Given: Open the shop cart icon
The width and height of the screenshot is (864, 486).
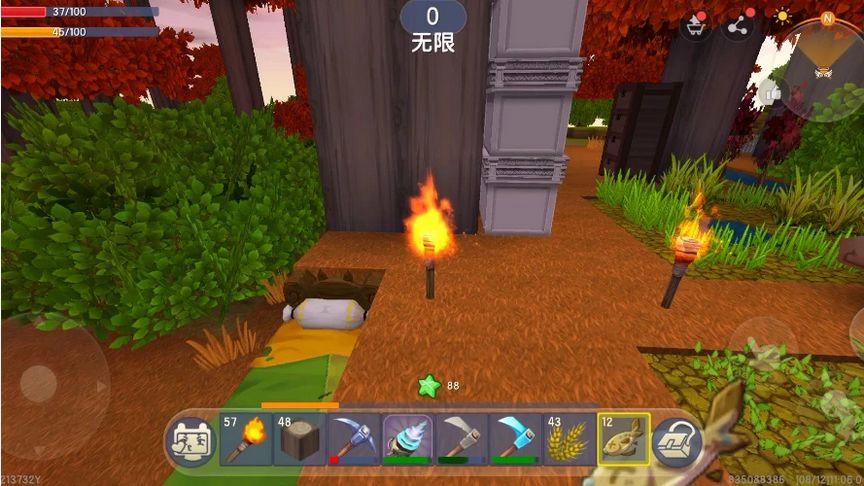Looking at the screenshot, I should 694,27.
